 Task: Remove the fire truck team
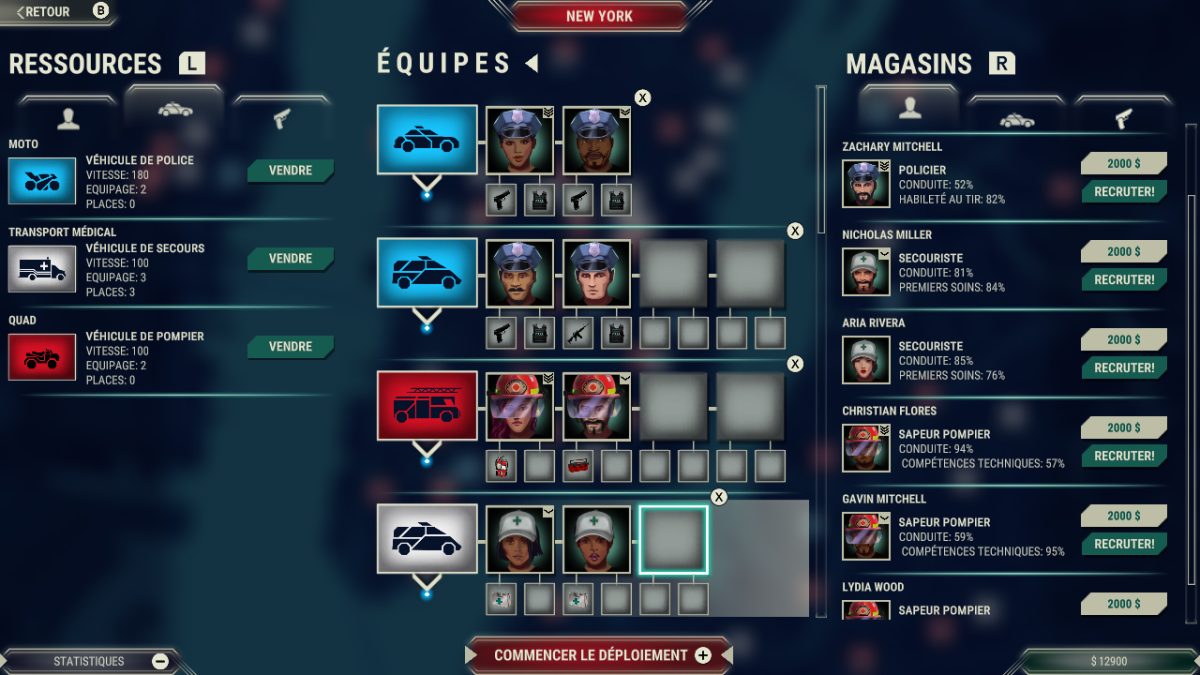(x=795, y=364)
